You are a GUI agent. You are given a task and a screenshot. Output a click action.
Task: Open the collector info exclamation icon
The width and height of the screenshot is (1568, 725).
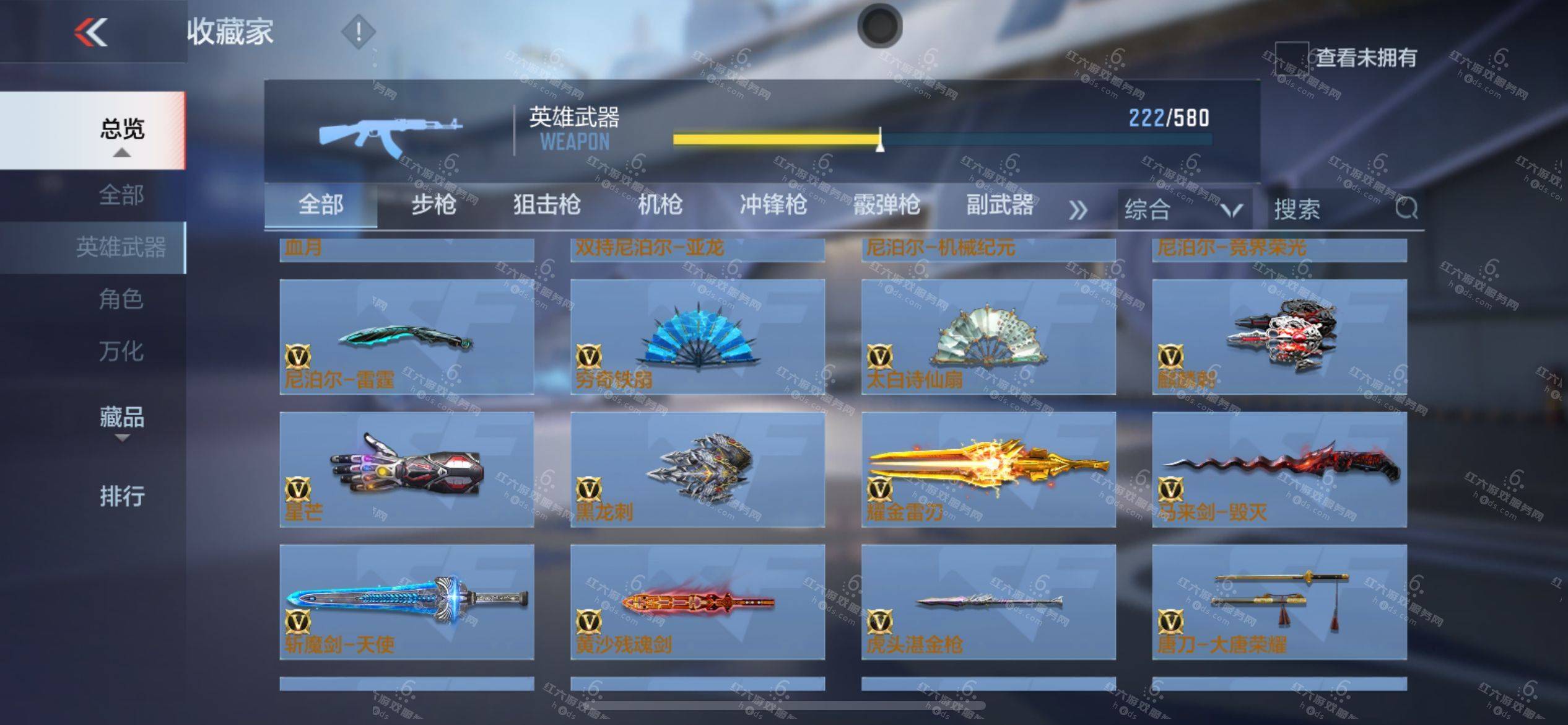[x=358, y=31]
